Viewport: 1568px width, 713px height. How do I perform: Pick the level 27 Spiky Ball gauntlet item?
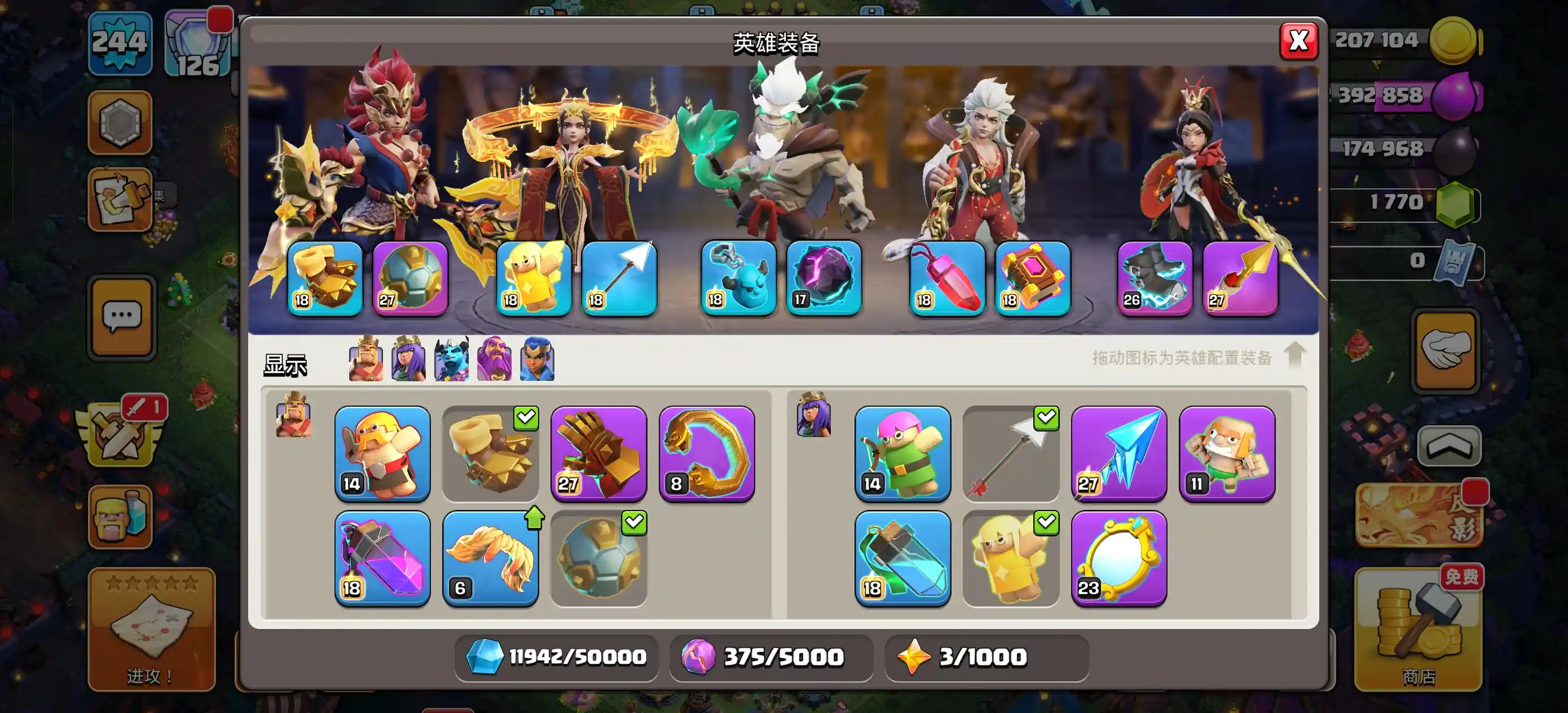(x=598, y=453)
